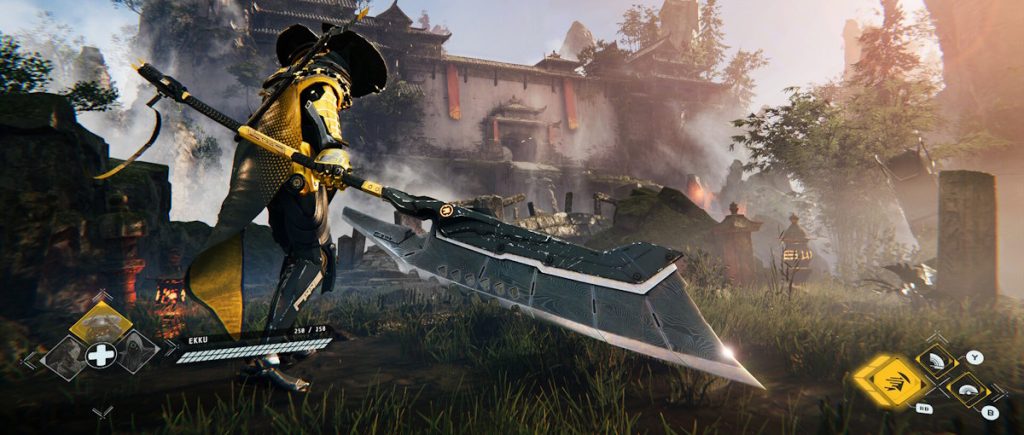The image size is (1024, 435).
Task: Use the lower fan-shaped sweep ability
Action: pos(967,390)
